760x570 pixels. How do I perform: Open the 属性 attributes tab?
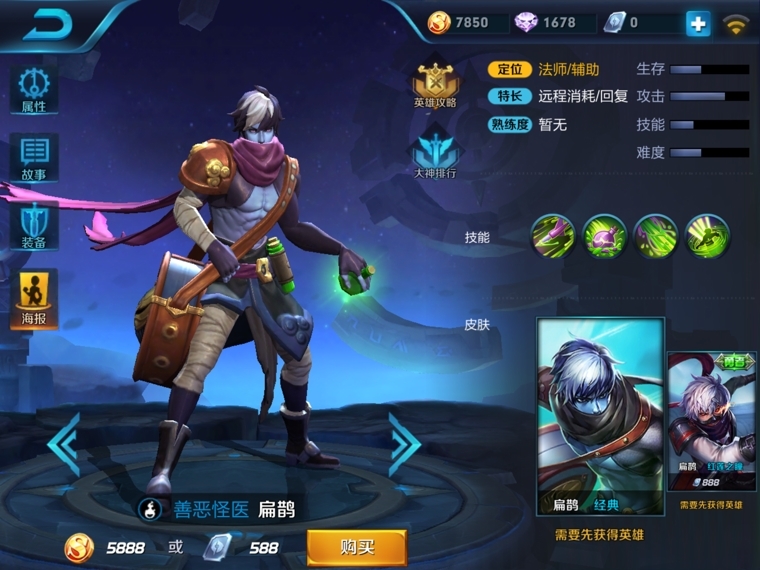coord(34,90)
